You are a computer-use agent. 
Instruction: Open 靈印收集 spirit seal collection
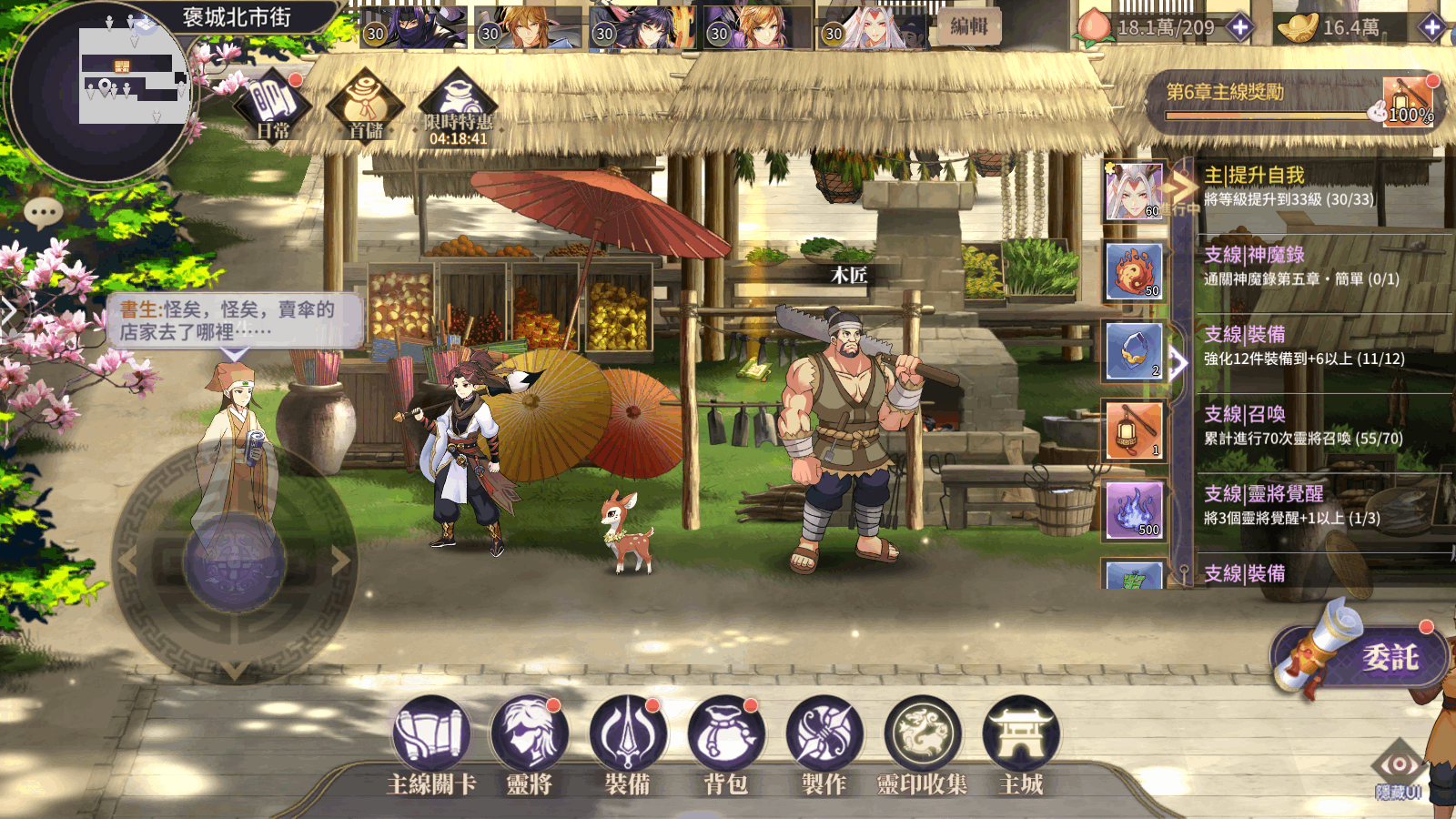(x=923, y=735)
